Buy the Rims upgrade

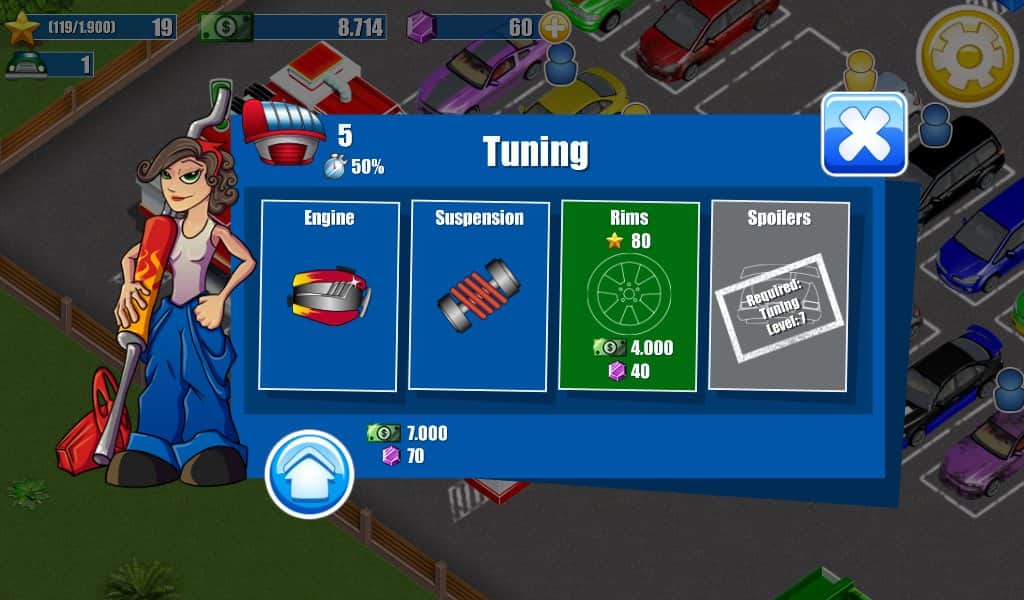tap(629, 295)
